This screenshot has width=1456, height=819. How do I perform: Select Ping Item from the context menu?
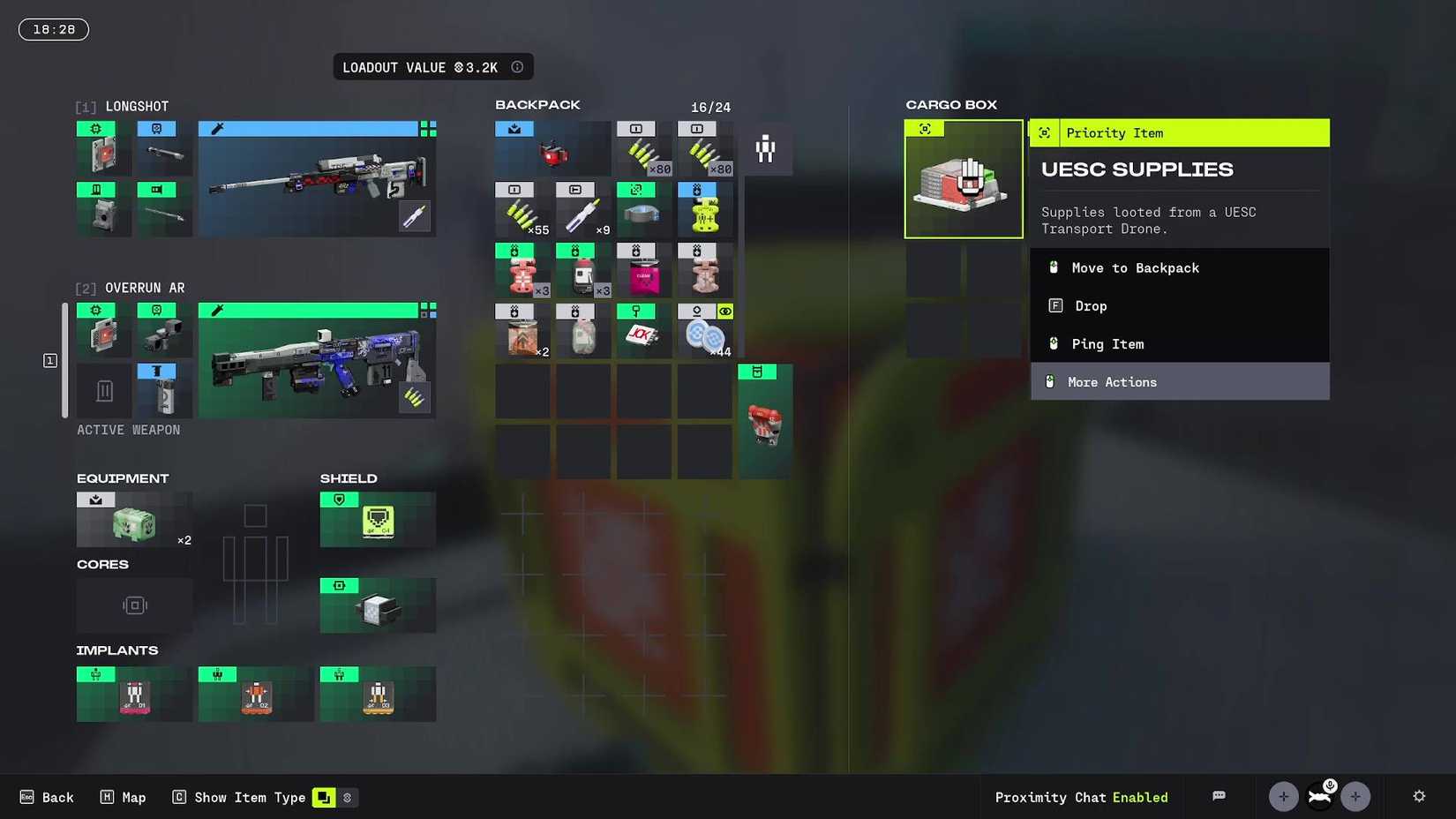click(1107, 343)
